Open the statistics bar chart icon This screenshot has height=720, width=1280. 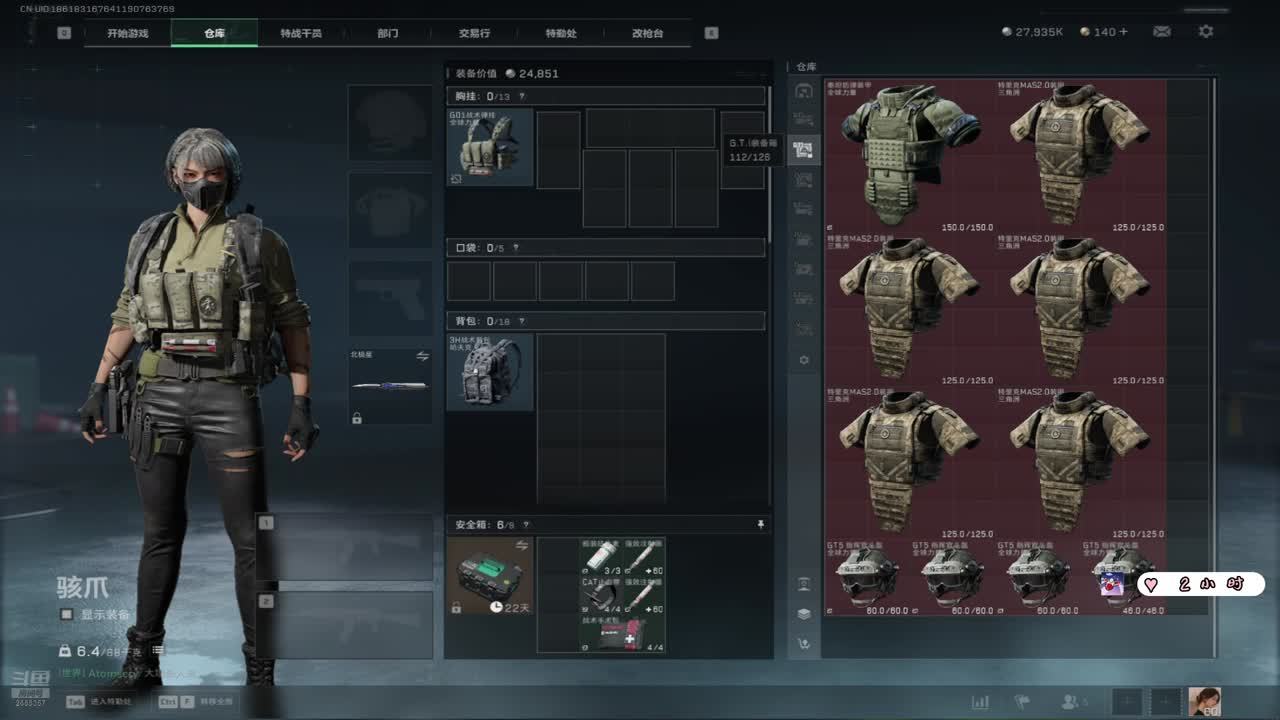pyautogui.click(x=980, y=702)
